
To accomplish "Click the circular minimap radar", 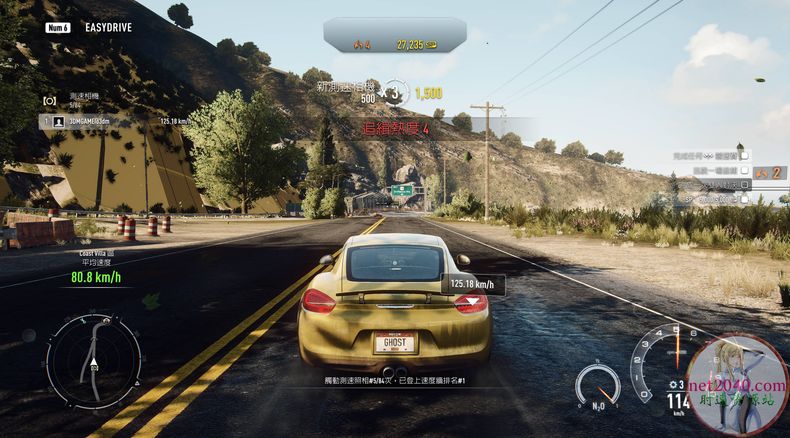I will (x=93, y=360).
